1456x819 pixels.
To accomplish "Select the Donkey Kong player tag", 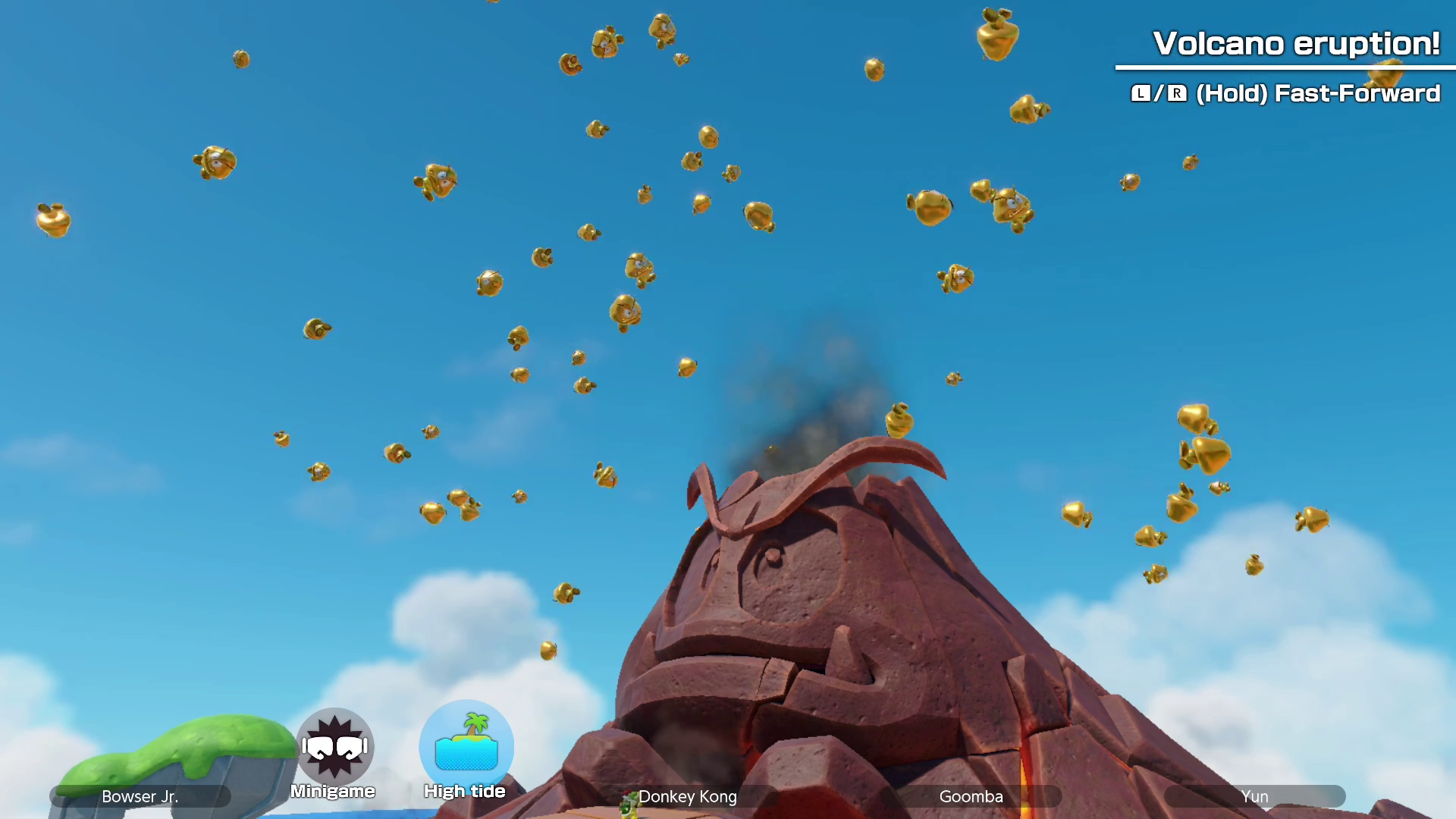I will coord(687,796).
